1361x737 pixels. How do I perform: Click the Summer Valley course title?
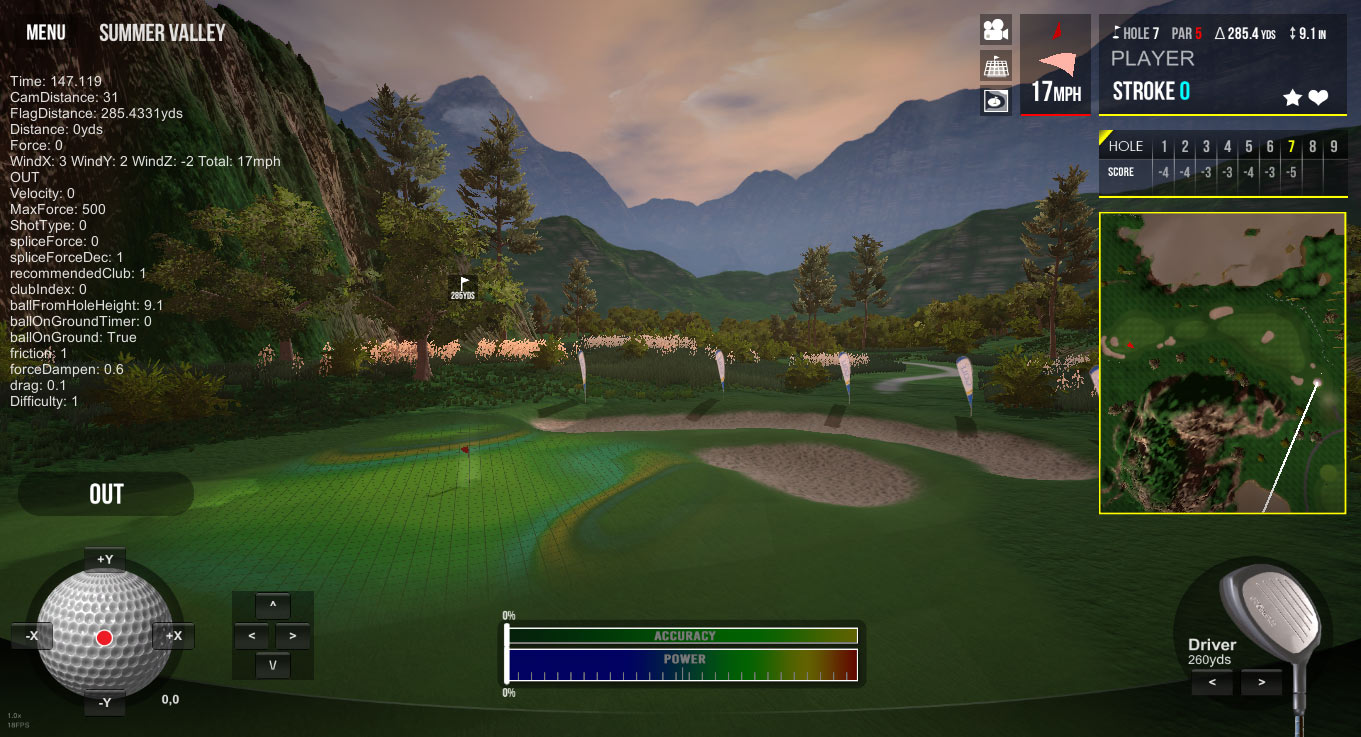tap(162, 33)
